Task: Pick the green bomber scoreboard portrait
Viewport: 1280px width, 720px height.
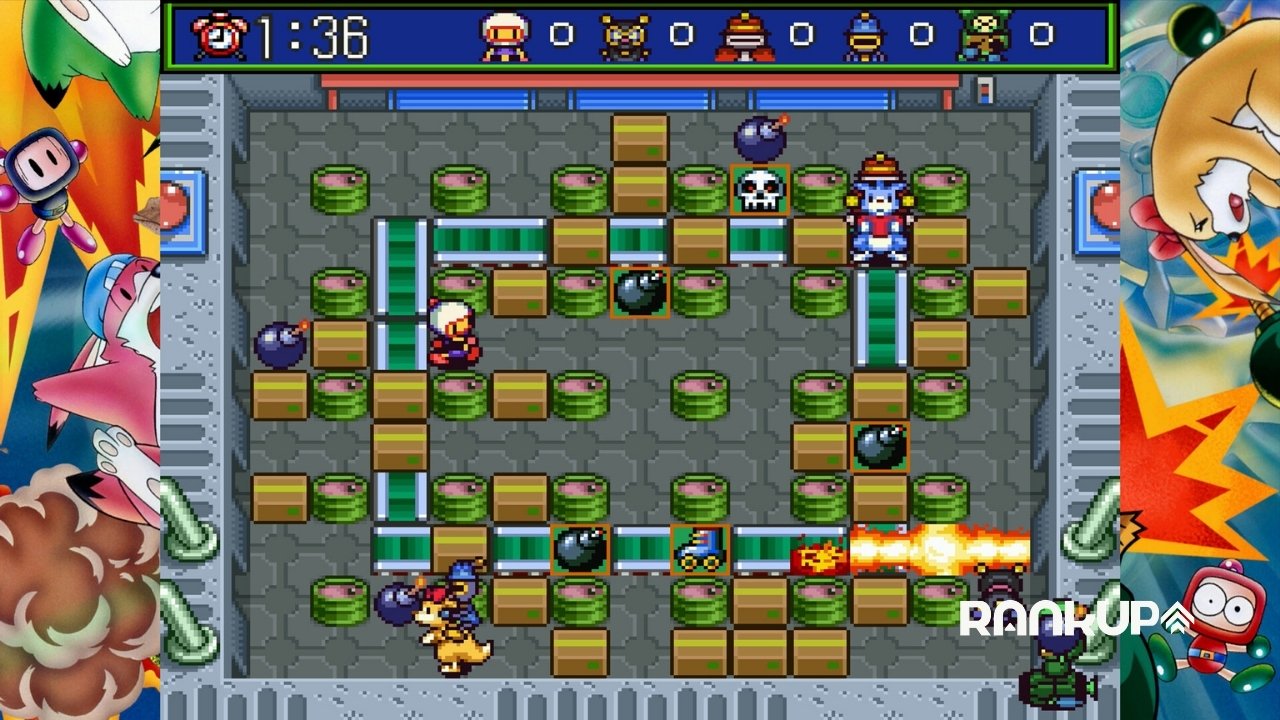Action: pyautogui.click(x=984, y=37)
